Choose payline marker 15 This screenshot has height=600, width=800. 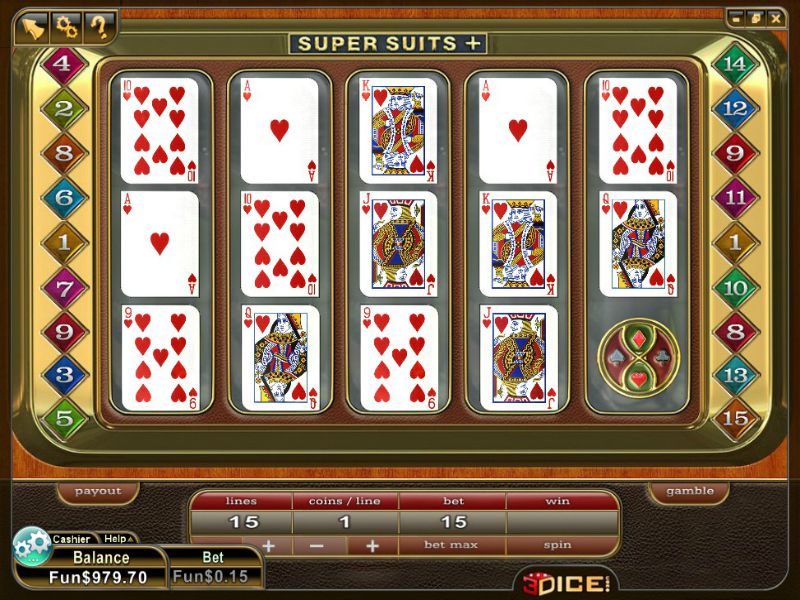point(735,418)
